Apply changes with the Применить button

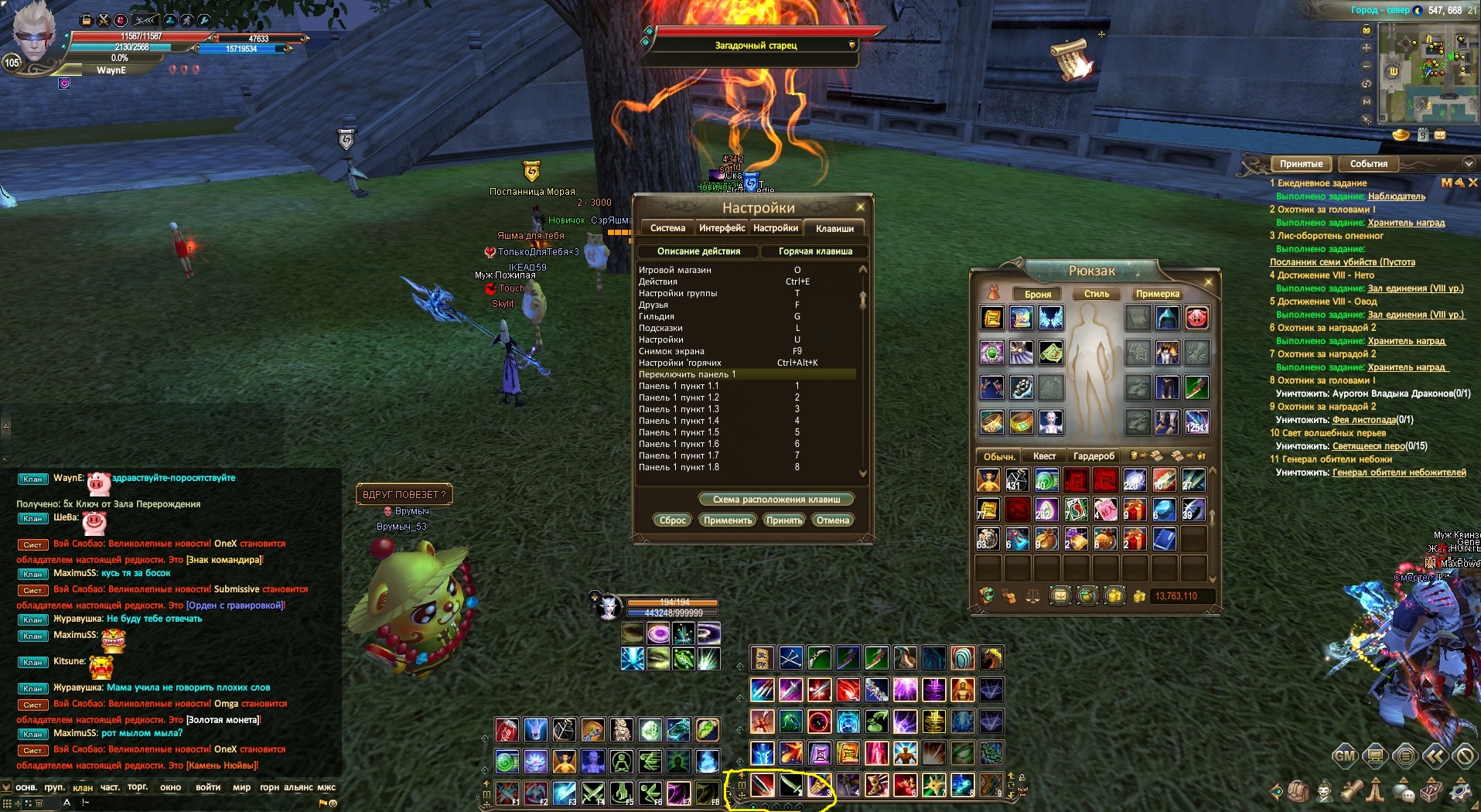pos(727,520)
